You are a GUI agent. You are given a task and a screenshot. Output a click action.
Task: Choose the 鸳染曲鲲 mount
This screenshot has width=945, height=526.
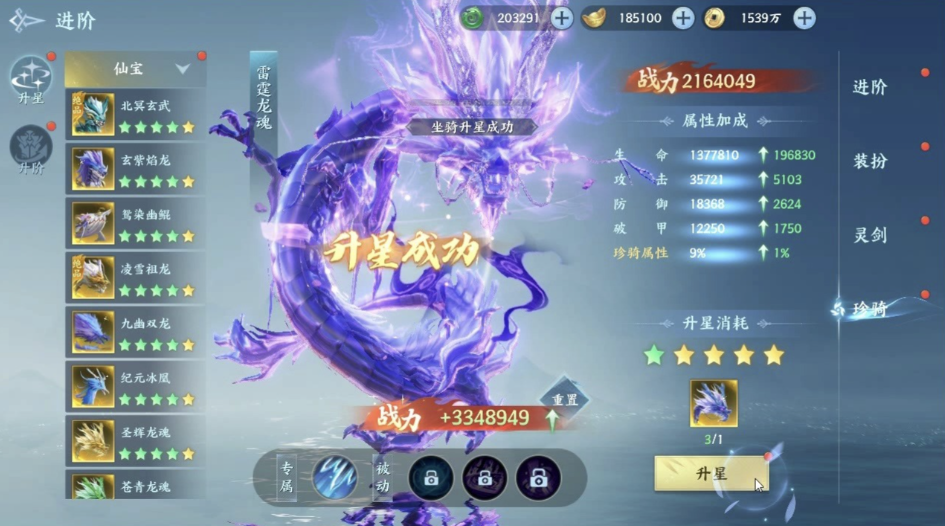tap(135, 222)
